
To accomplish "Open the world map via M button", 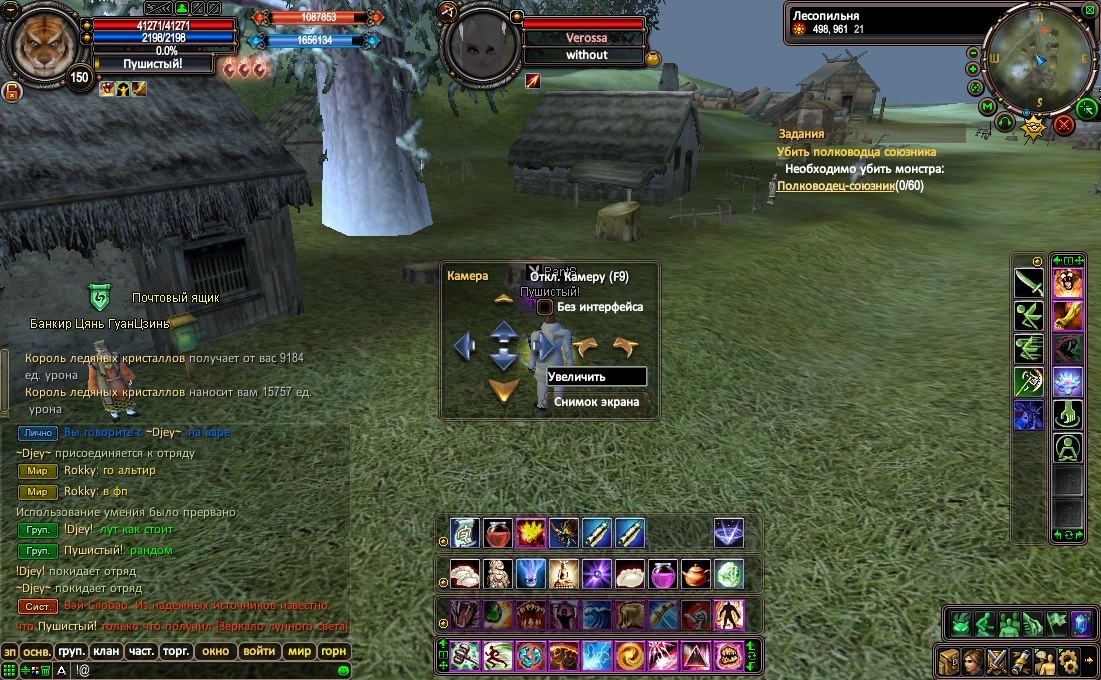I will tap(987, 106).
